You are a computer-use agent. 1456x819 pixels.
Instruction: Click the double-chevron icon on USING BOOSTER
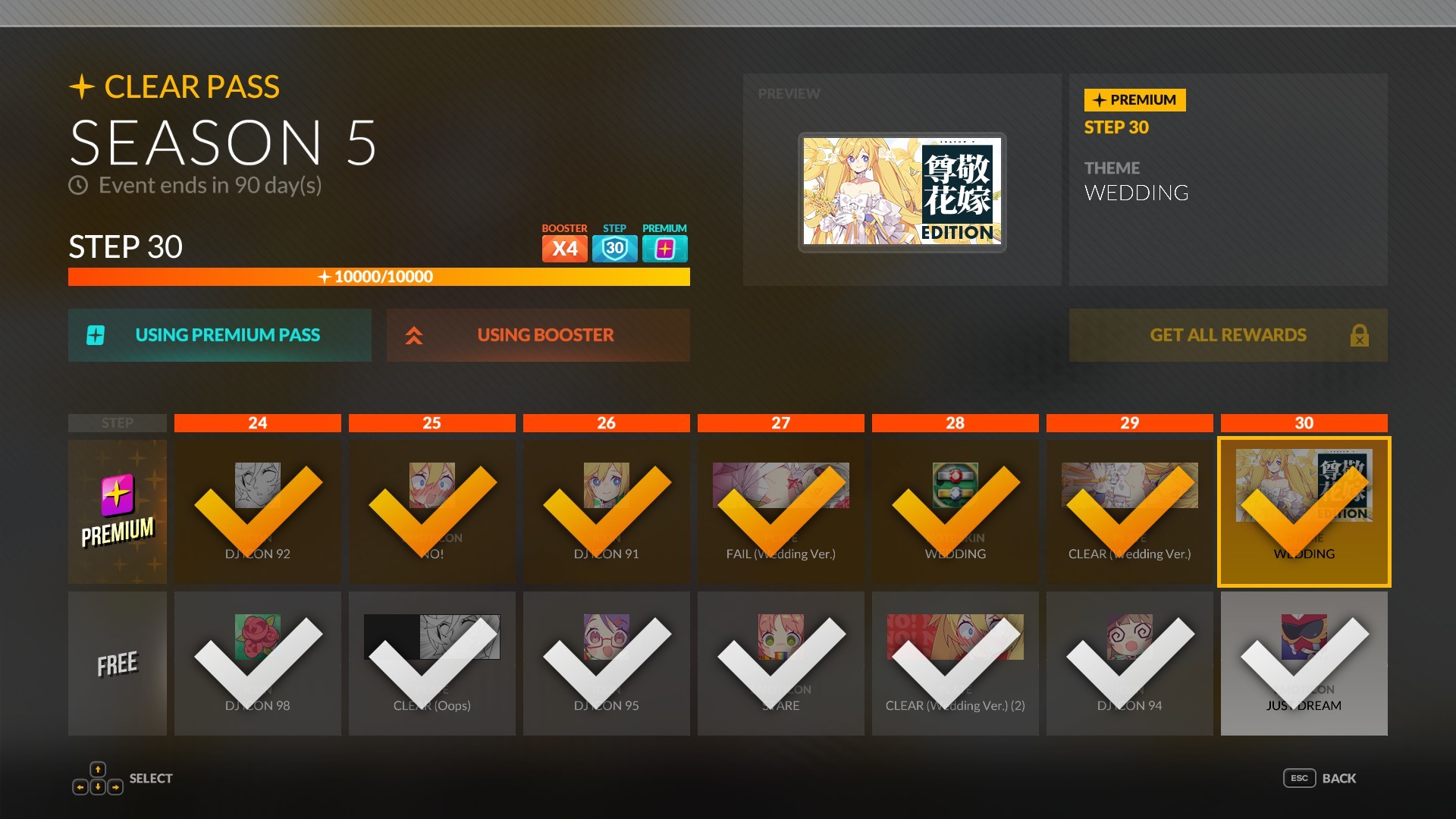click(x=416, y=334)
